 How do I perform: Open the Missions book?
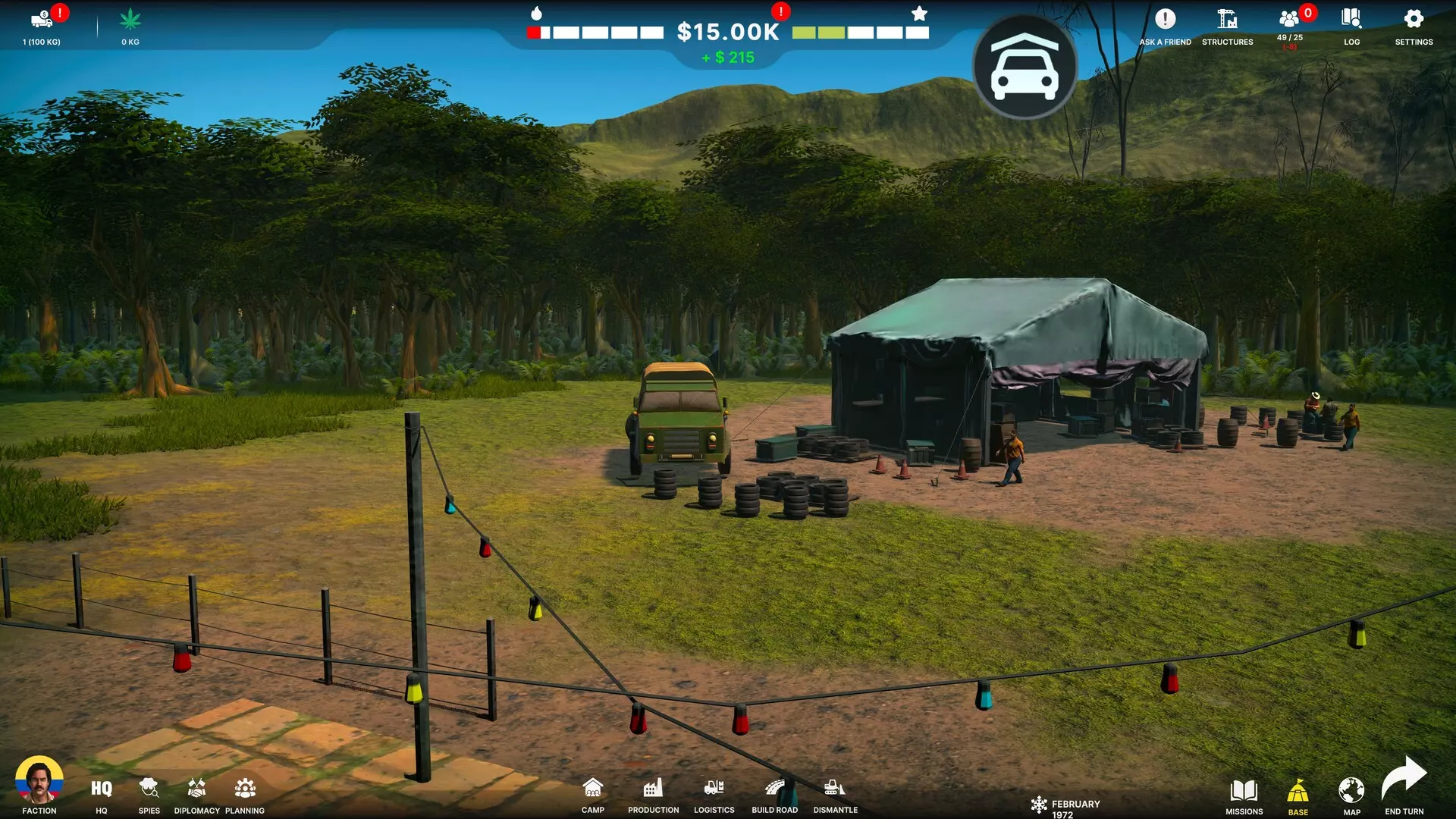[x=1244, y=792]
